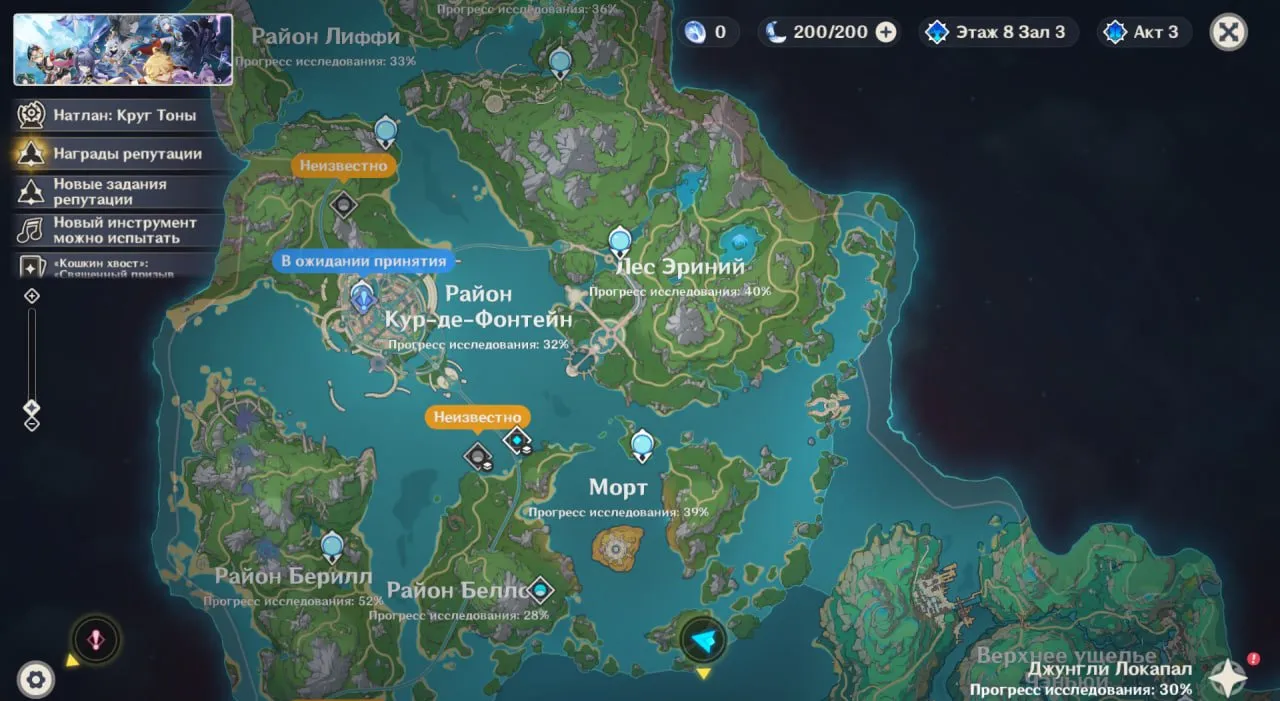Zoom in the map with the plus icon
Viewport: 1280px width, 701px height.
[x=32, y=296]
